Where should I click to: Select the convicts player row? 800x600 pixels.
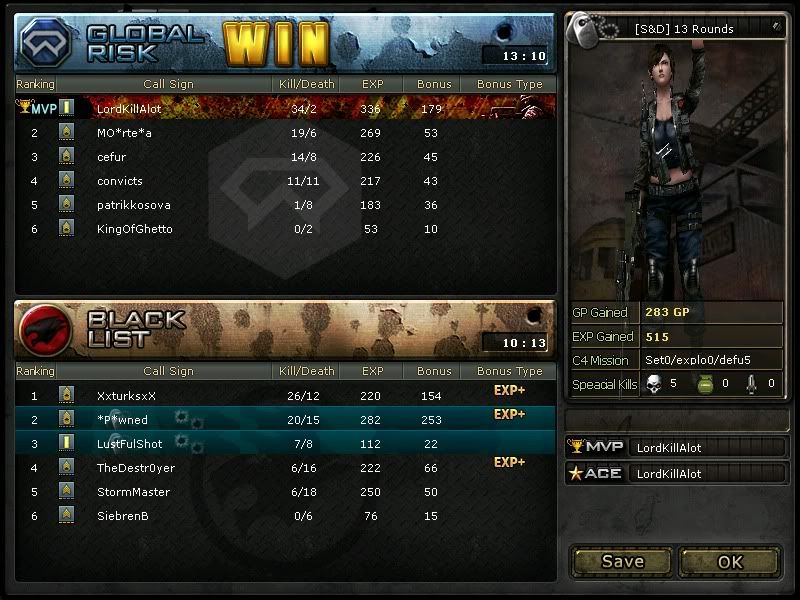pyautogui.click(x=285, y=181)
